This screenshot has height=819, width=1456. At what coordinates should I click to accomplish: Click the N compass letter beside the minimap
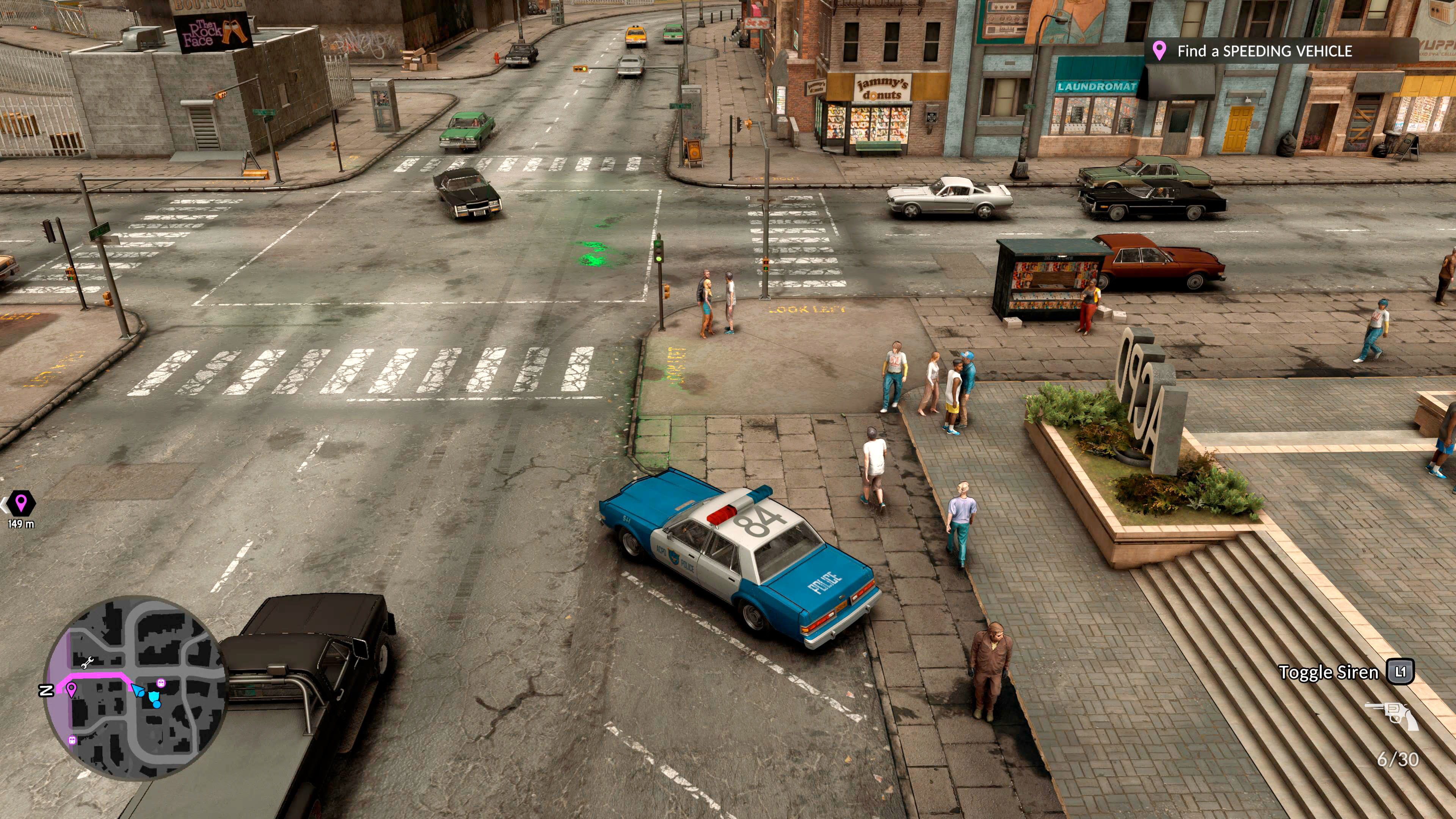(46, 691)
